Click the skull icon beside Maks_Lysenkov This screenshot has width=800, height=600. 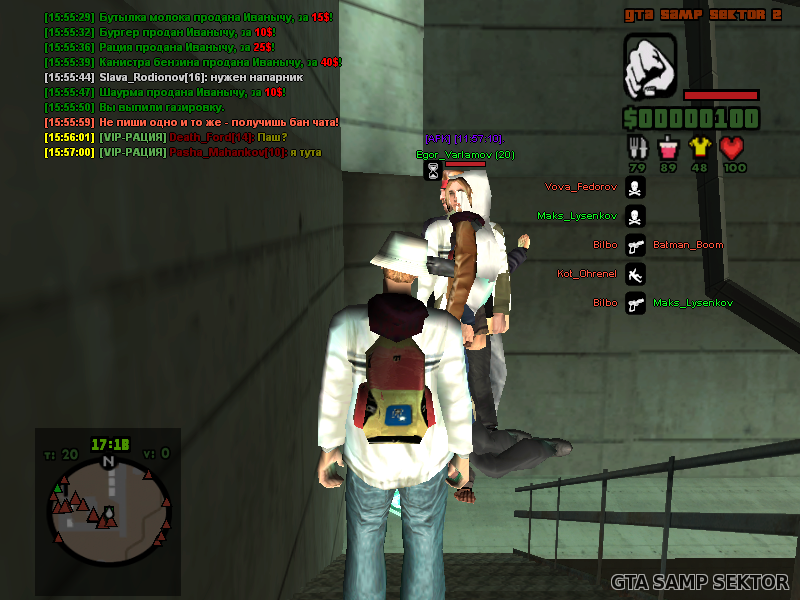click(635, 216)
